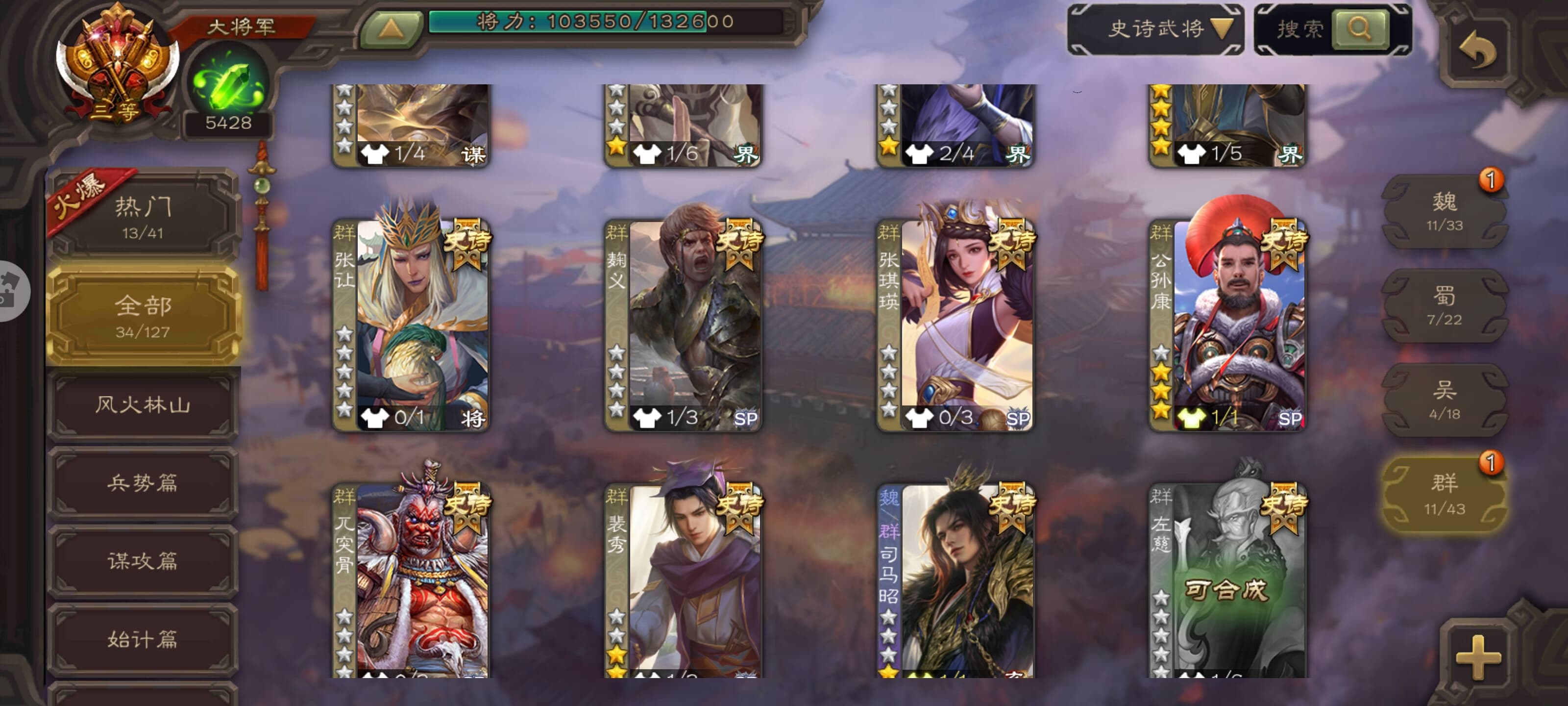Filter generals by 魏 faction
The height and width of the screenshot is (706, 1568).
1444,211
